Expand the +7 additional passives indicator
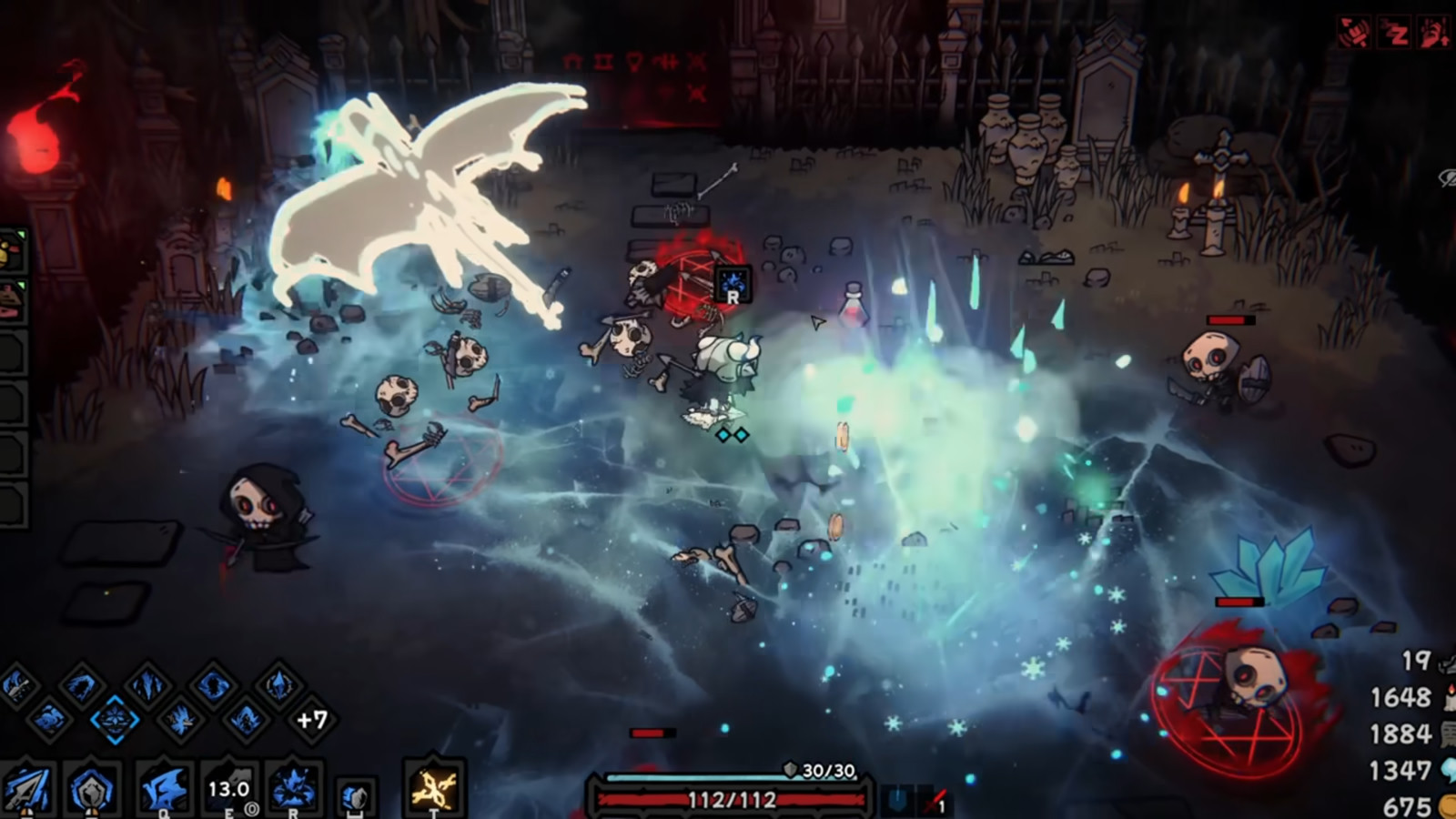The height and width of the screenshot is (819, 1456). click(x=312, y=720)
